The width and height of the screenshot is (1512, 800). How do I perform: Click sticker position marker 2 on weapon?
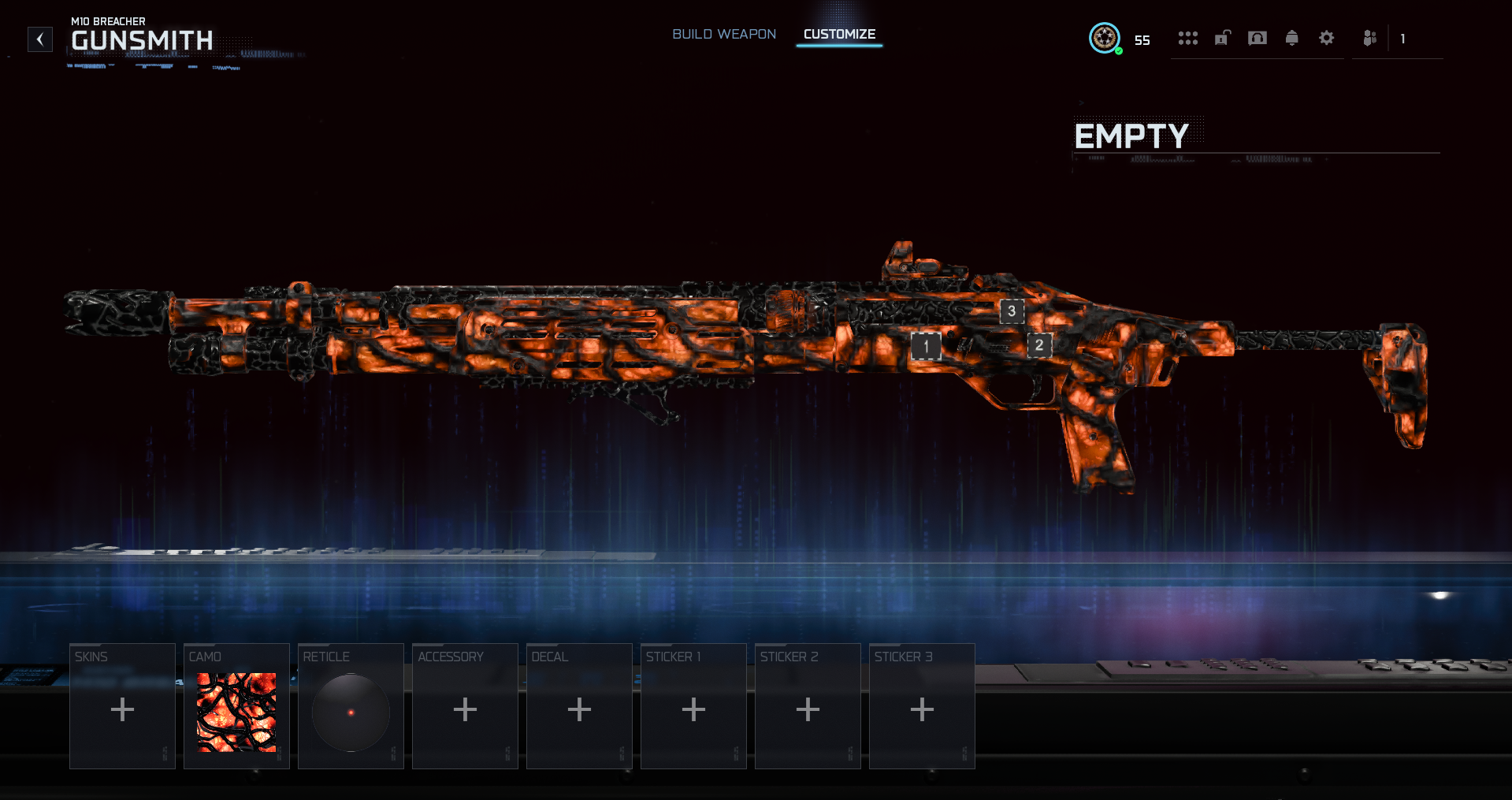point(1039,345)
